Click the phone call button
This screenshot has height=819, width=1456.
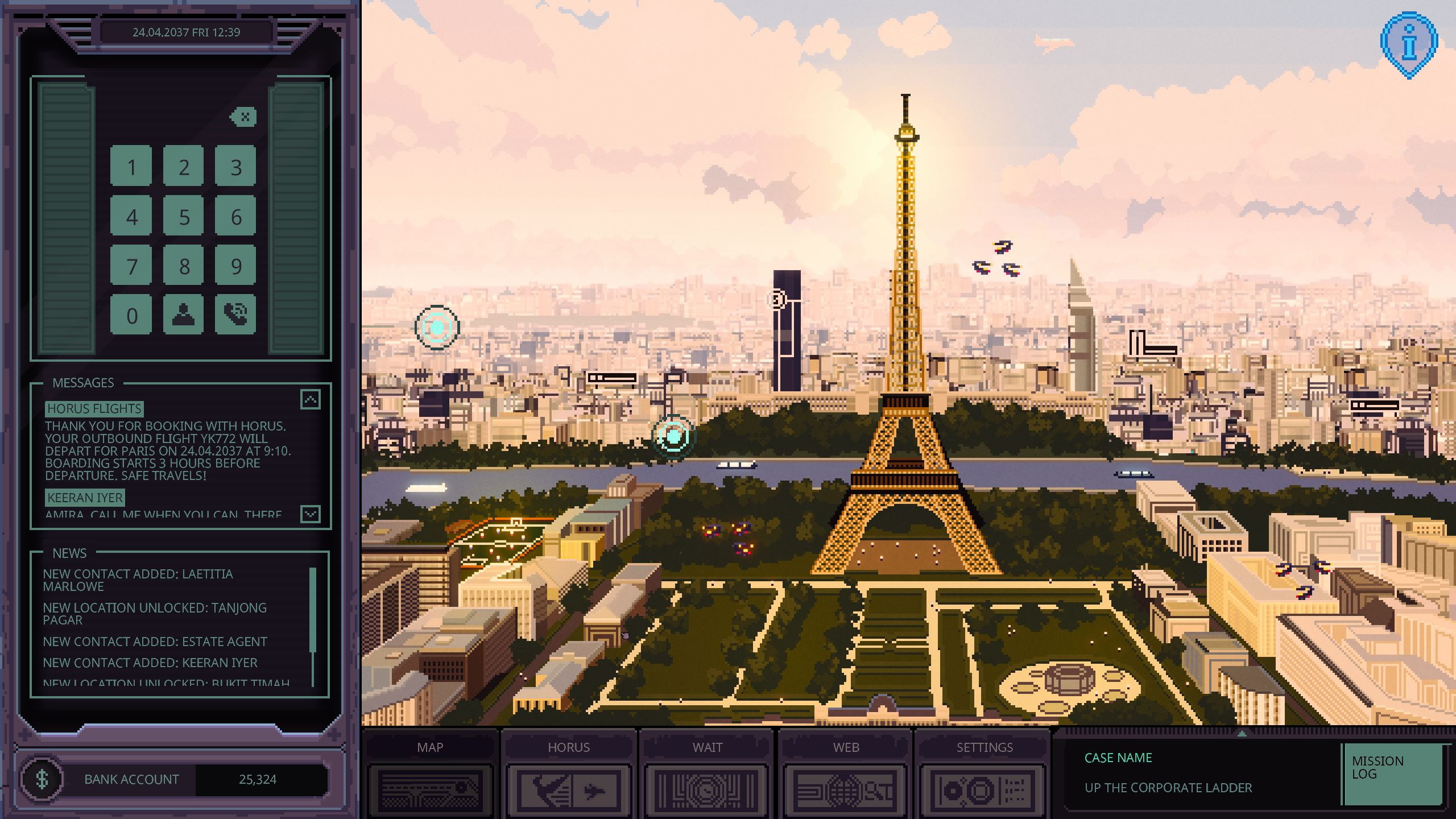pos(236,314)
